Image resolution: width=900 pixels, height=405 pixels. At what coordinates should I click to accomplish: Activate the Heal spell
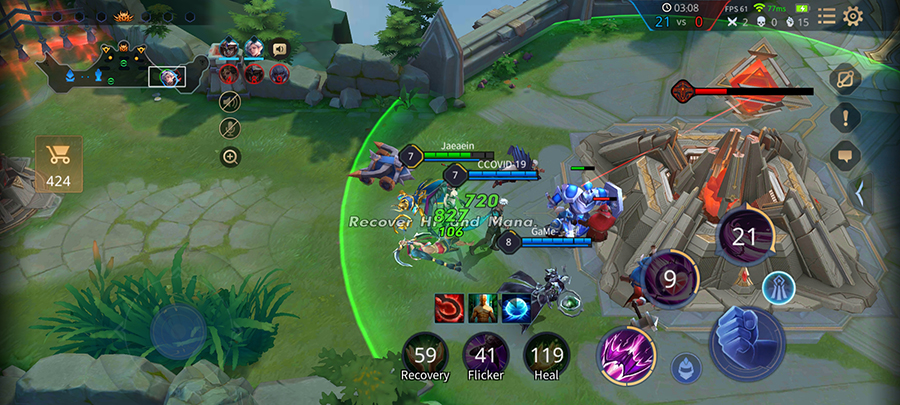click(x=547, y=355)
